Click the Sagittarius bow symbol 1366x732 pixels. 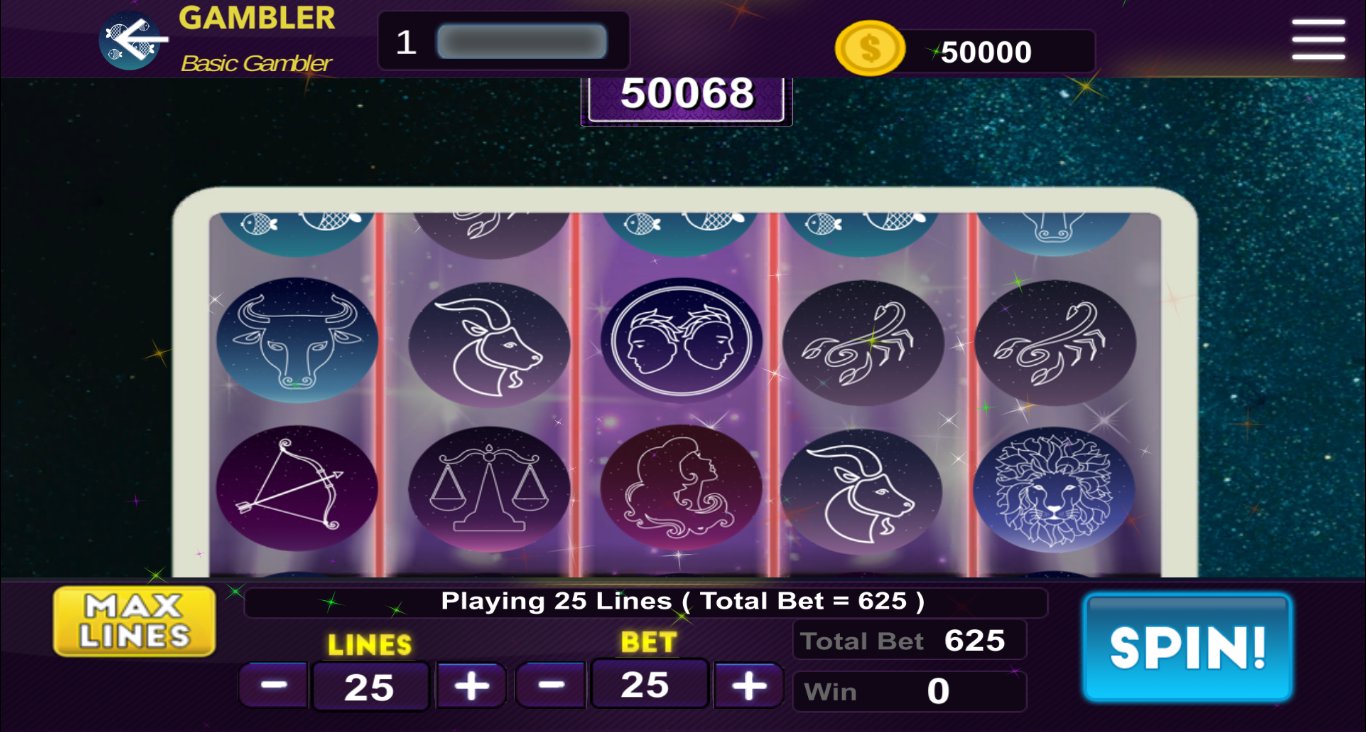[x=296, y=487]
